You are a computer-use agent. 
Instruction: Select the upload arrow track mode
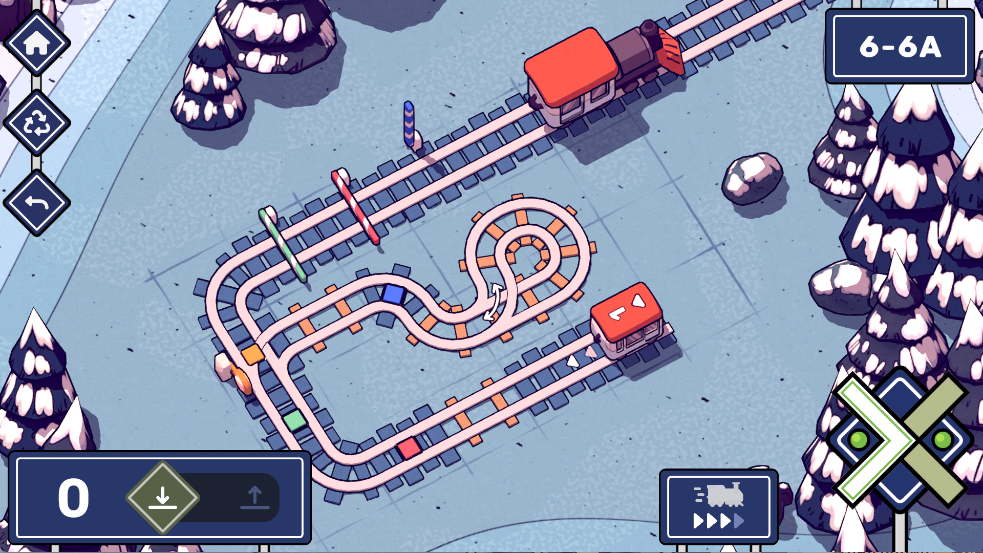point(253,497)
